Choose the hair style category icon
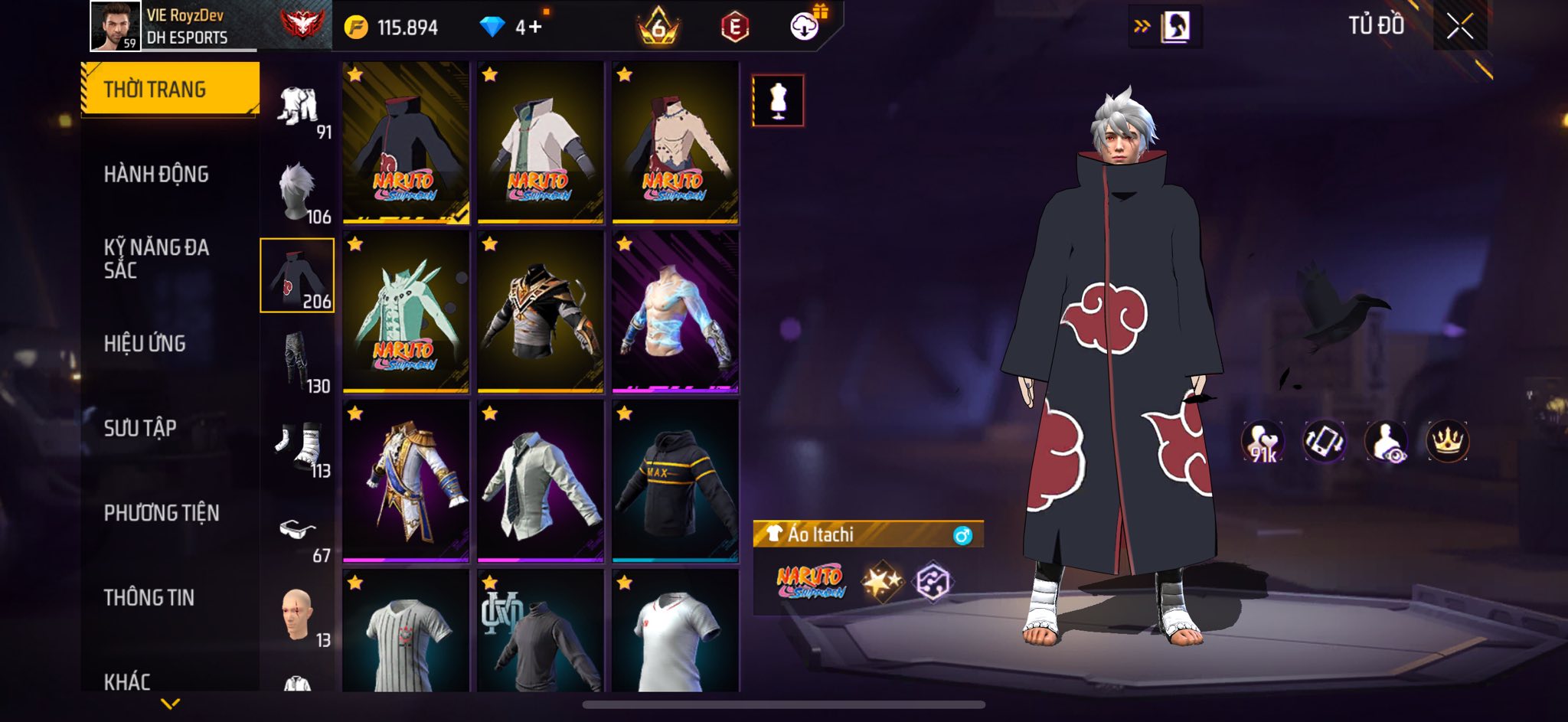1568x722 pixels. (x=298, y=191)
